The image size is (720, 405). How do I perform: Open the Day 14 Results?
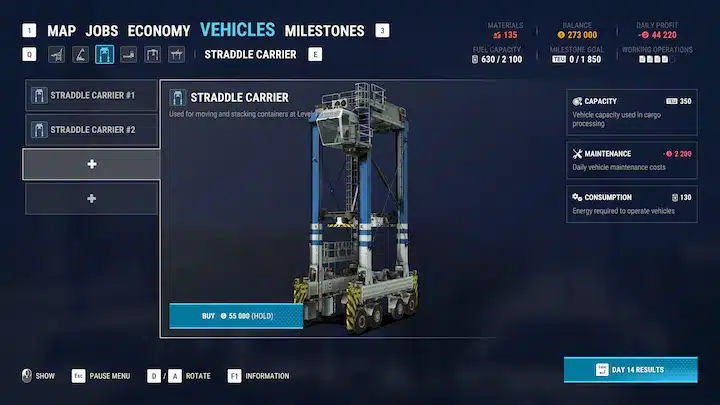pos(629,369)
